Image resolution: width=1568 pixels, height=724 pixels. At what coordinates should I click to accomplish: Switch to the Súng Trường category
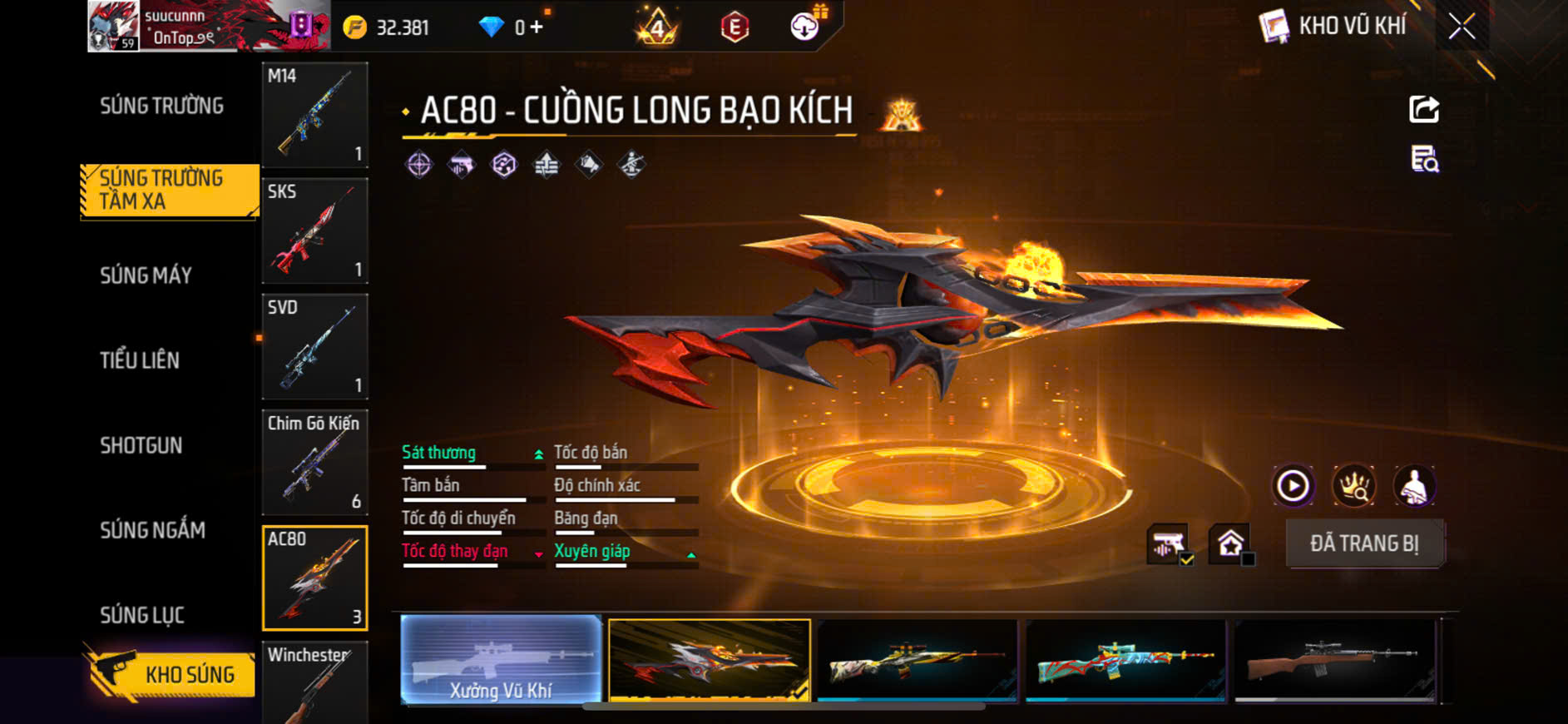161,107
